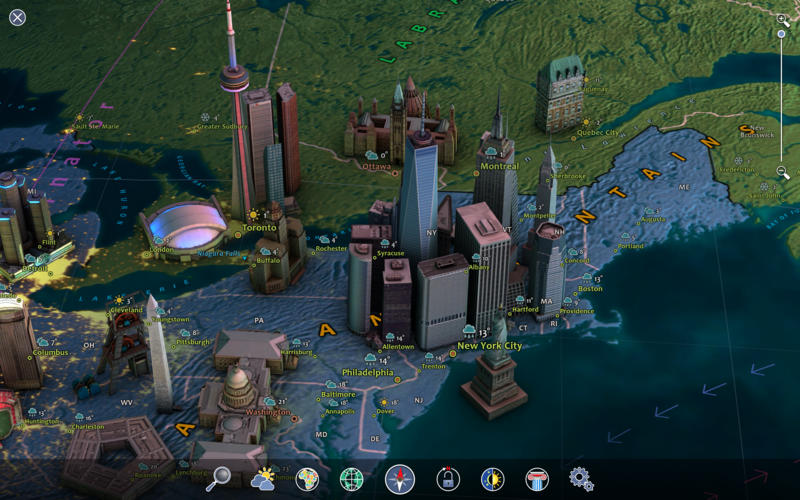Open the magnifying glass search tool
The image size is (800, 500).
point(218,479)
